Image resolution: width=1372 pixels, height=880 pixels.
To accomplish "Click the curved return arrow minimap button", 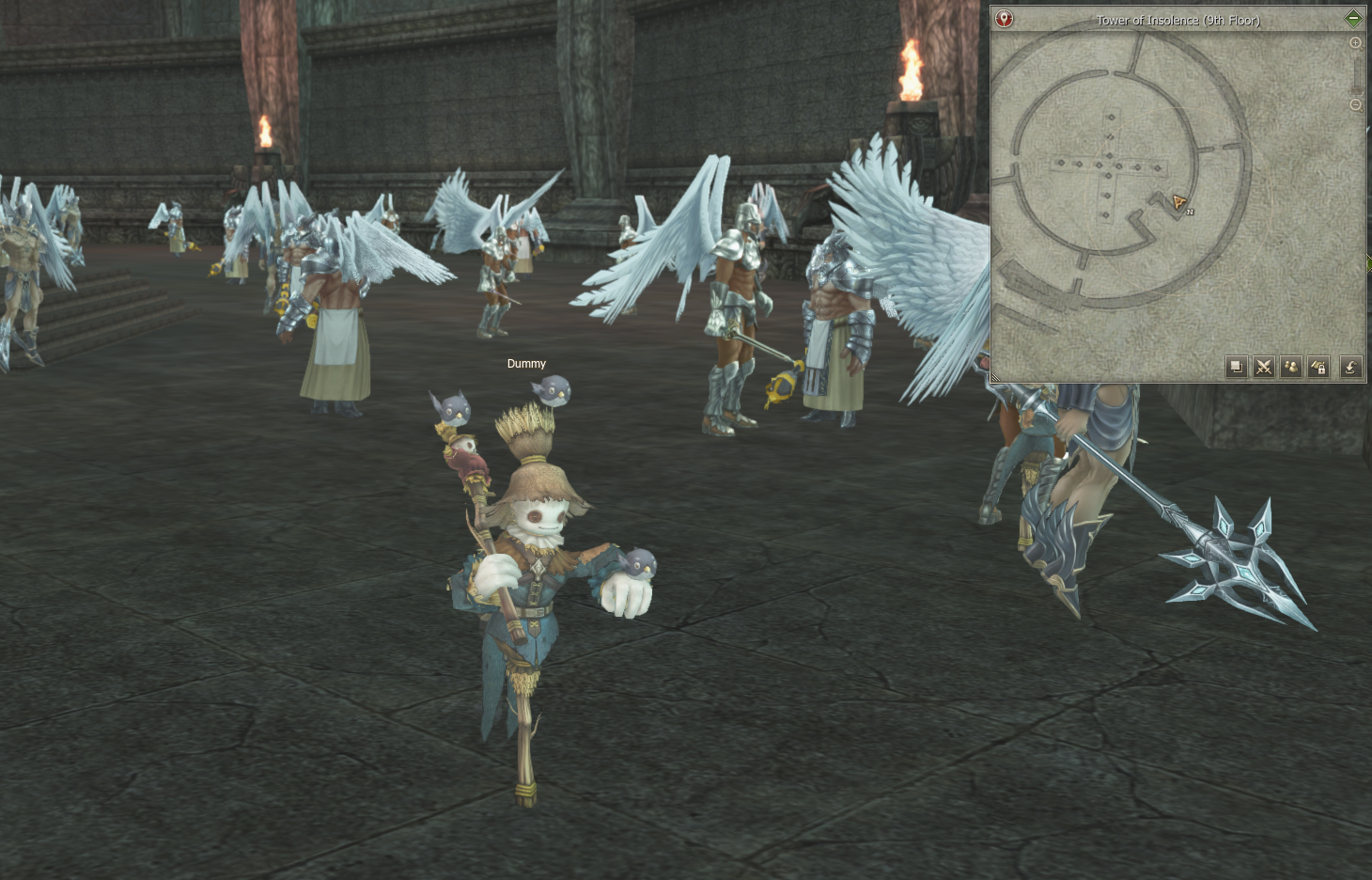I will [1350, 367].
